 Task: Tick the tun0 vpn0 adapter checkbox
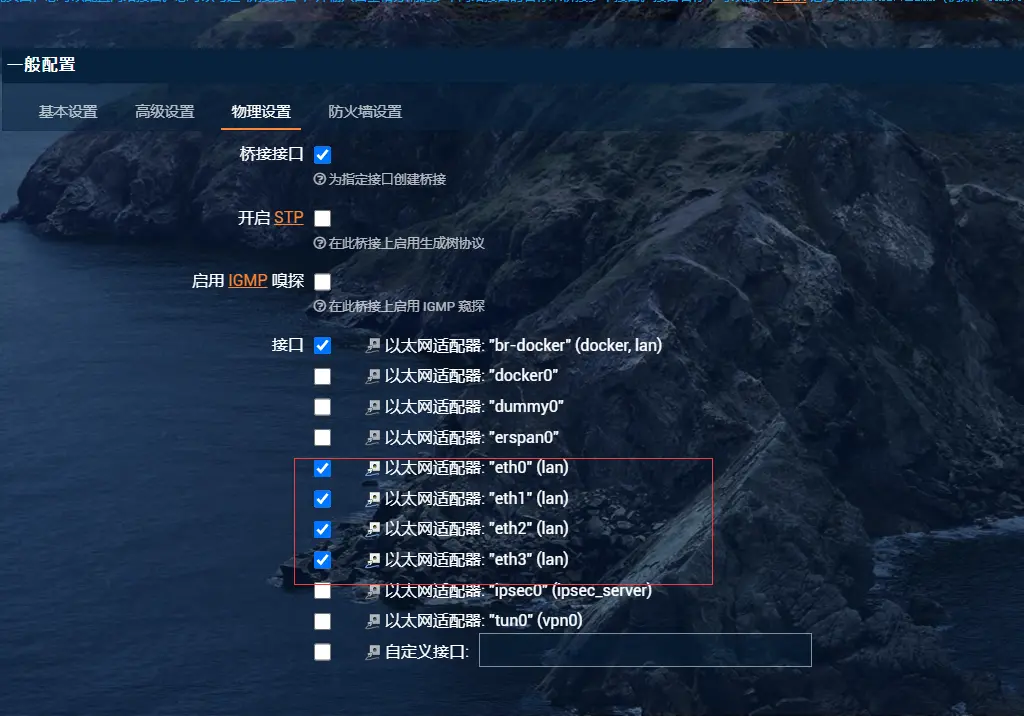tap(322, 621)
